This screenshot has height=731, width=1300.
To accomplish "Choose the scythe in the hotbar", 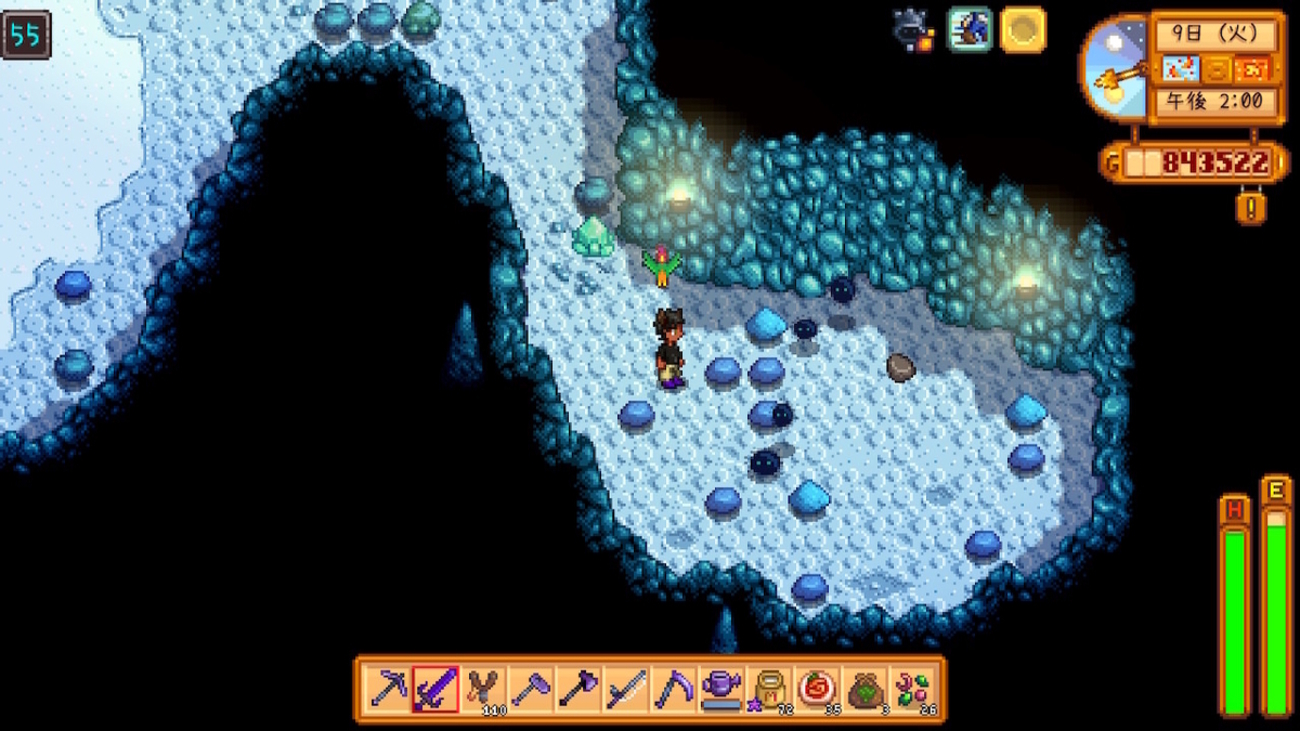I will pos(673,689).
